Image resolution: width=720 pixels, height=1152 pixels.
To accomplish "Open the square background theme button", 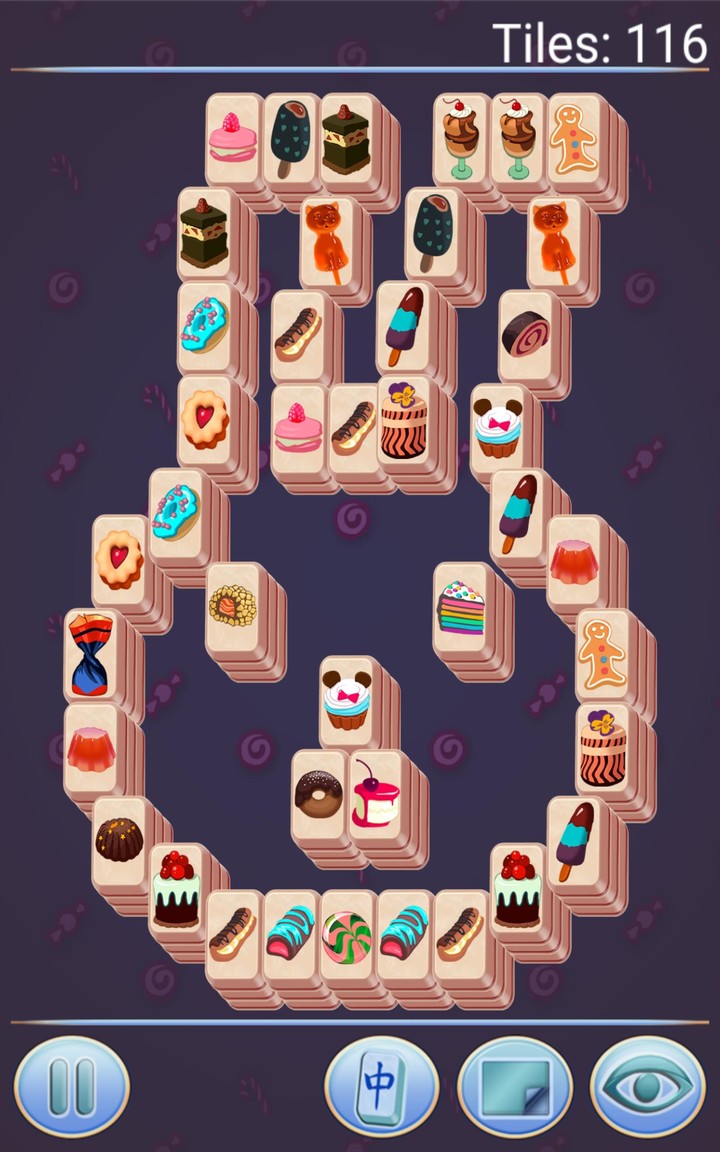I will point(514,1086).
